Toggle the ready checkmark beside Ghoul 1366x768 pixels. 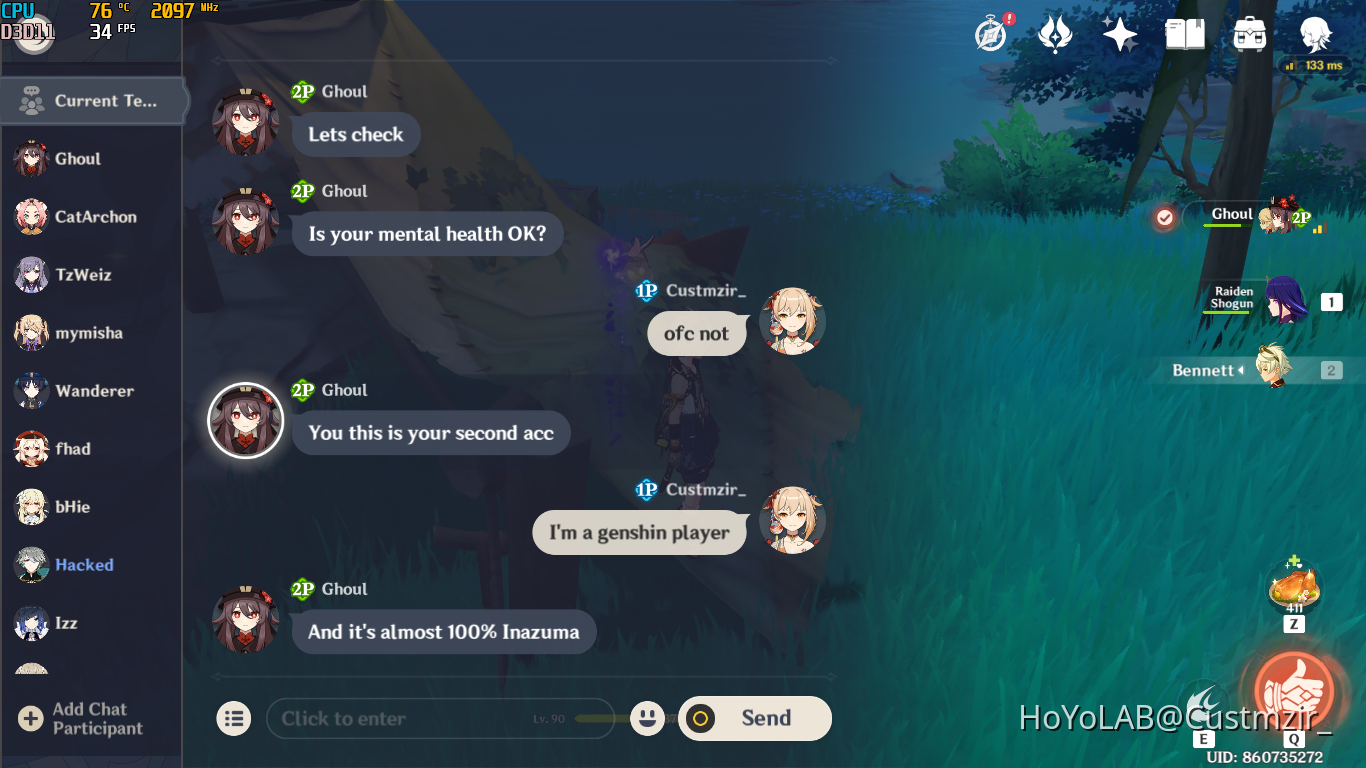1163,216
